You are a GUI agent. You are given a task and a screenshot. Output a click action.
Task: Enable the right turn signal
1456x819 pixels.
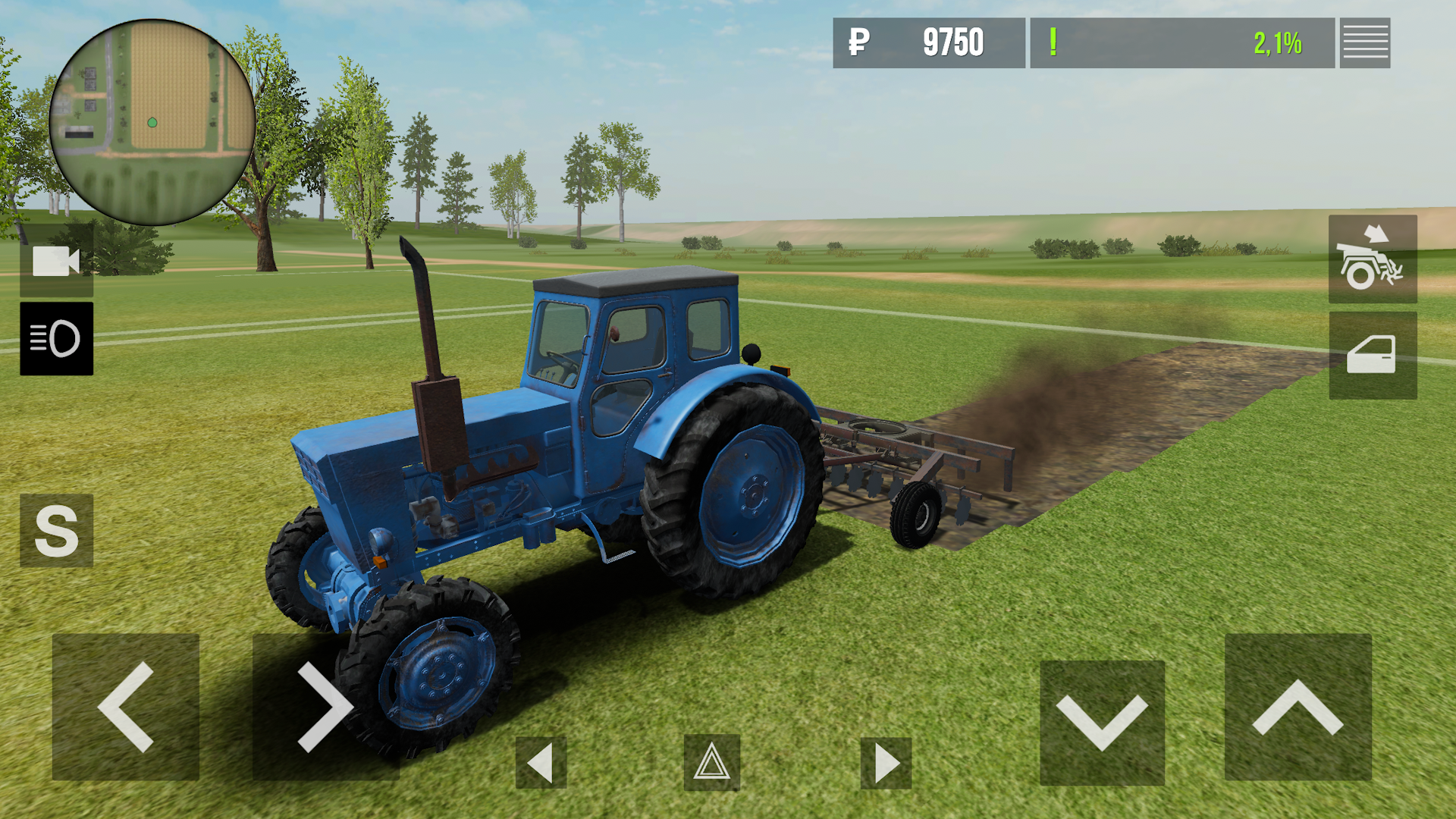pos(885,761)
